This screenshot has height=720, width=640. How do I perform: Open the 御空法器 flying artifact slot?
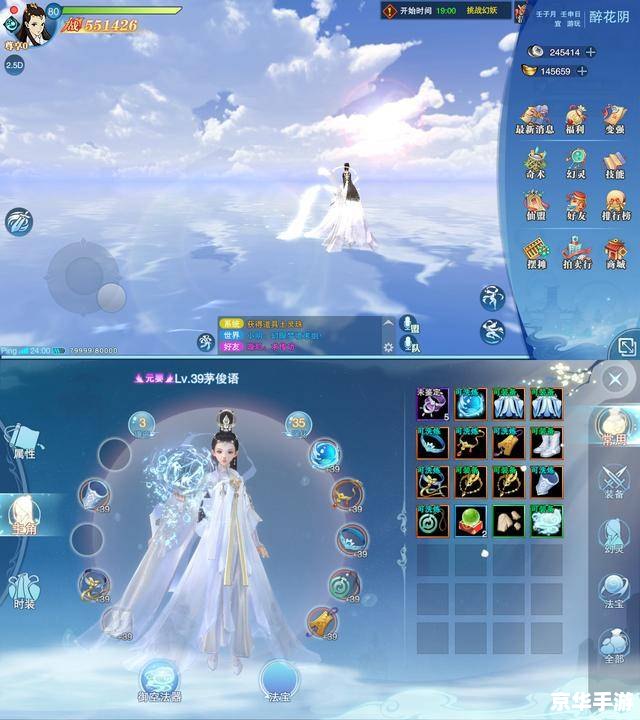pyautogui.click(x=158, y=680)
